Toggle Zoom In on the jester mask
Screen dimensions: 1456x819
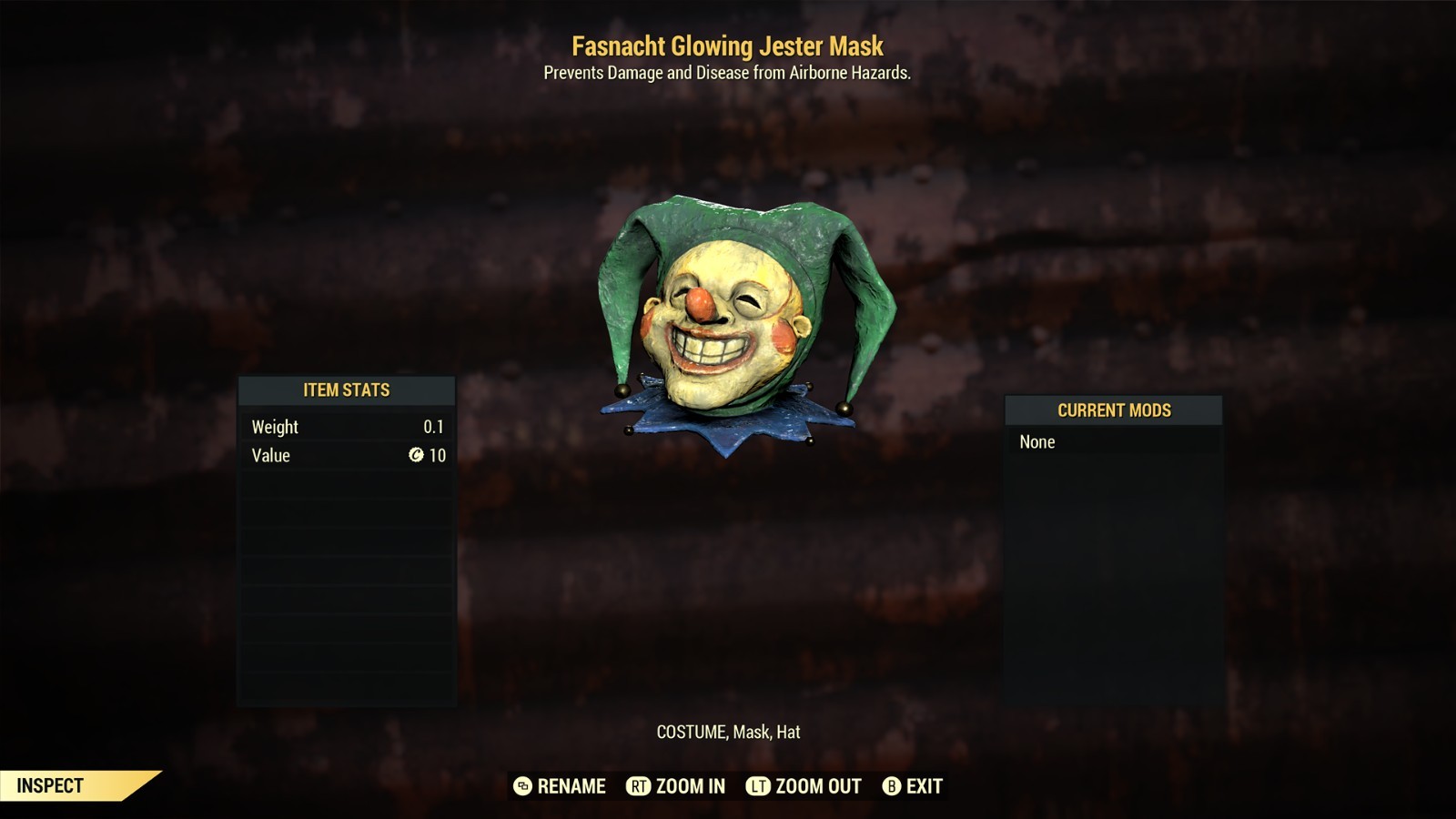point(676,786)
